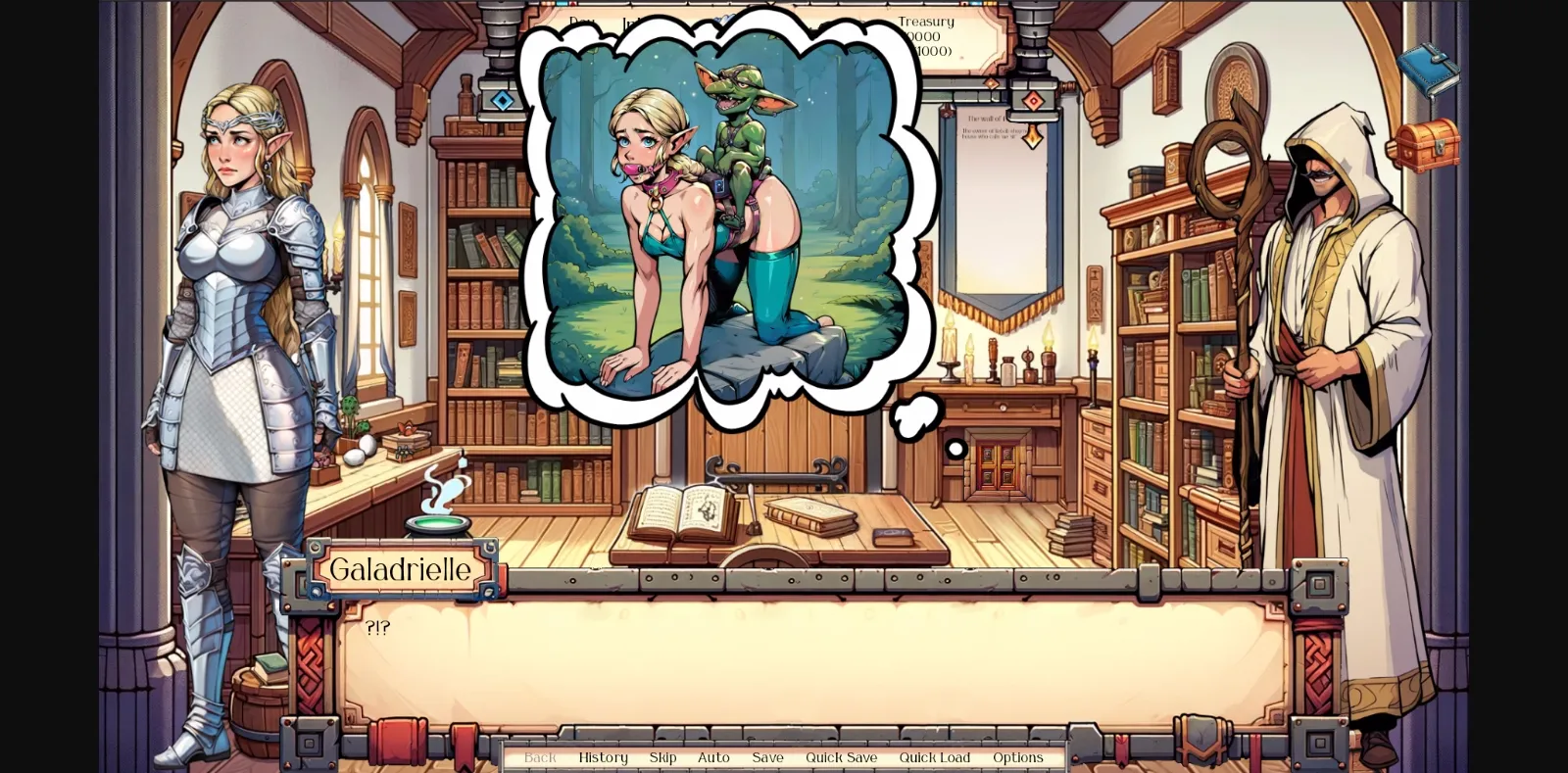Open the History screen
1568x773 pixels.
603,757
